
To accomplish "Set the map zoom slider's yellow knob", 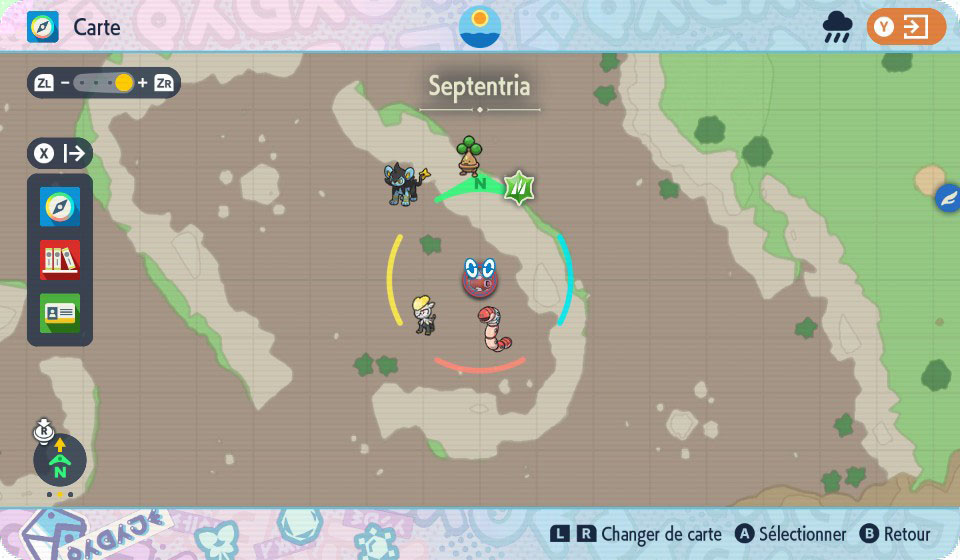I will tap(124, 83).
